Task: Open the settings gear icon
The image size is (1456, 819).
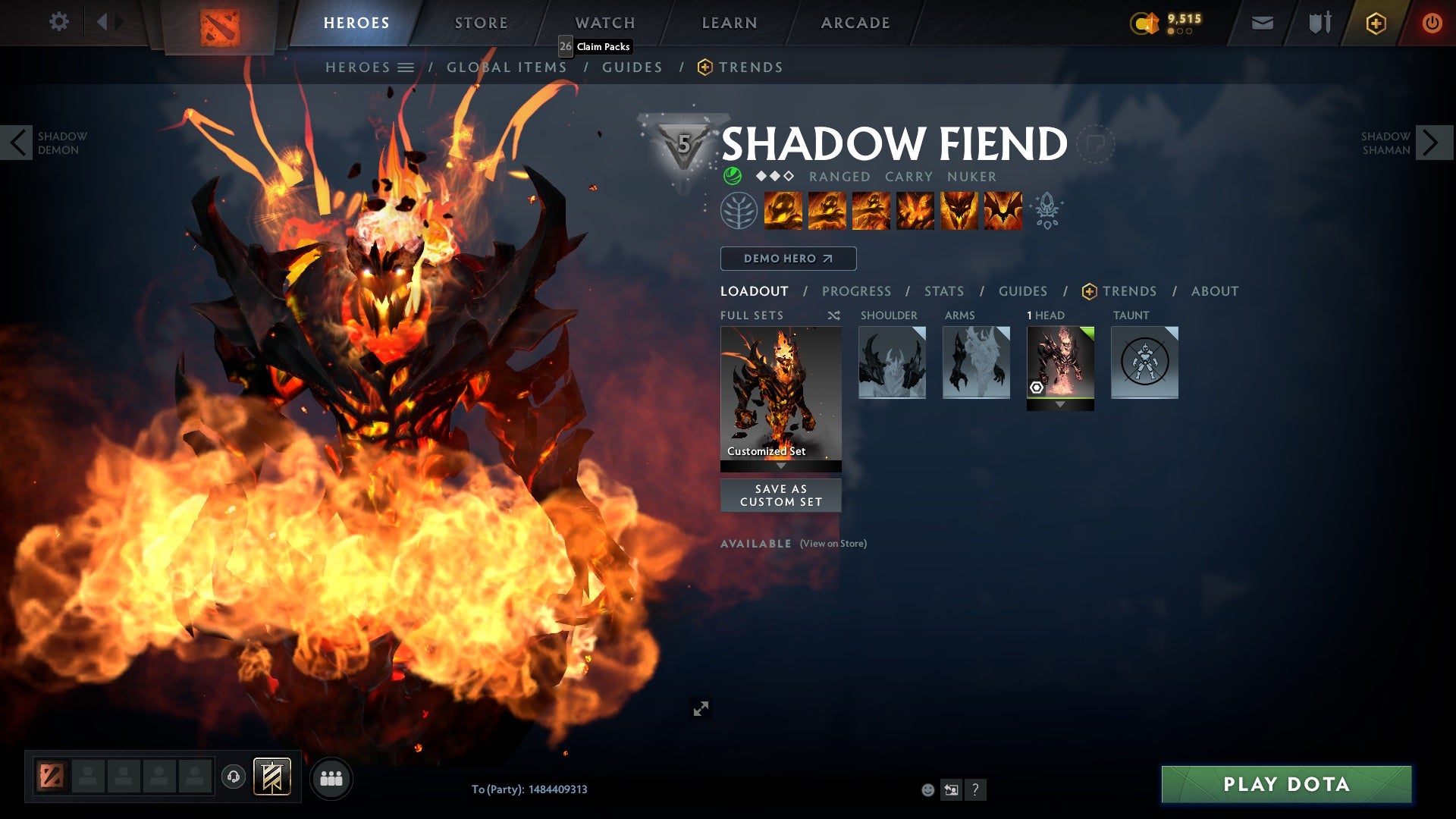Action: pyautogui.click(x=59, y=21)
